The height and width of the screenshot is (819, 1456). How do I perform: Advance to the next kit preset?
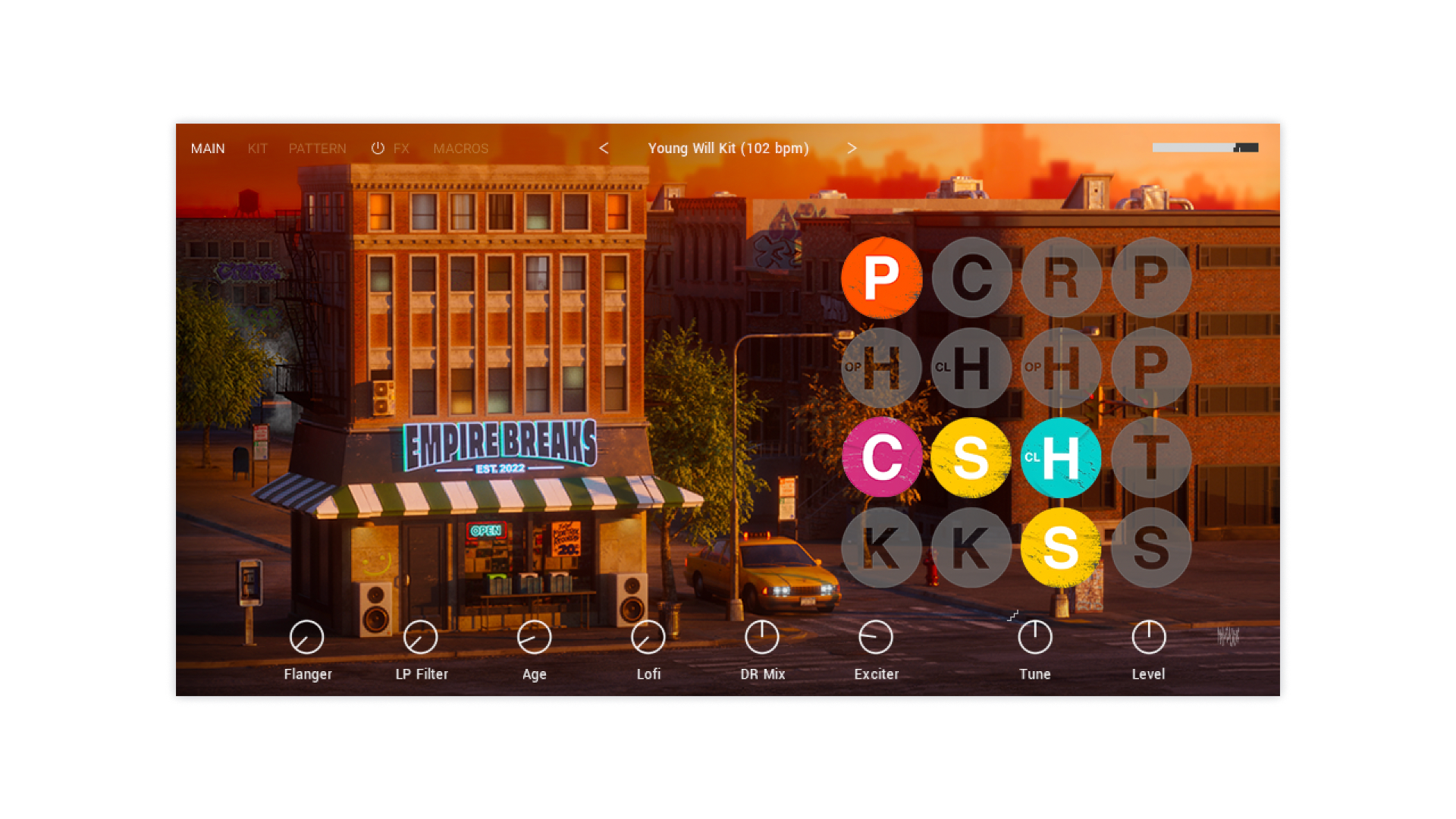(852, 149)
